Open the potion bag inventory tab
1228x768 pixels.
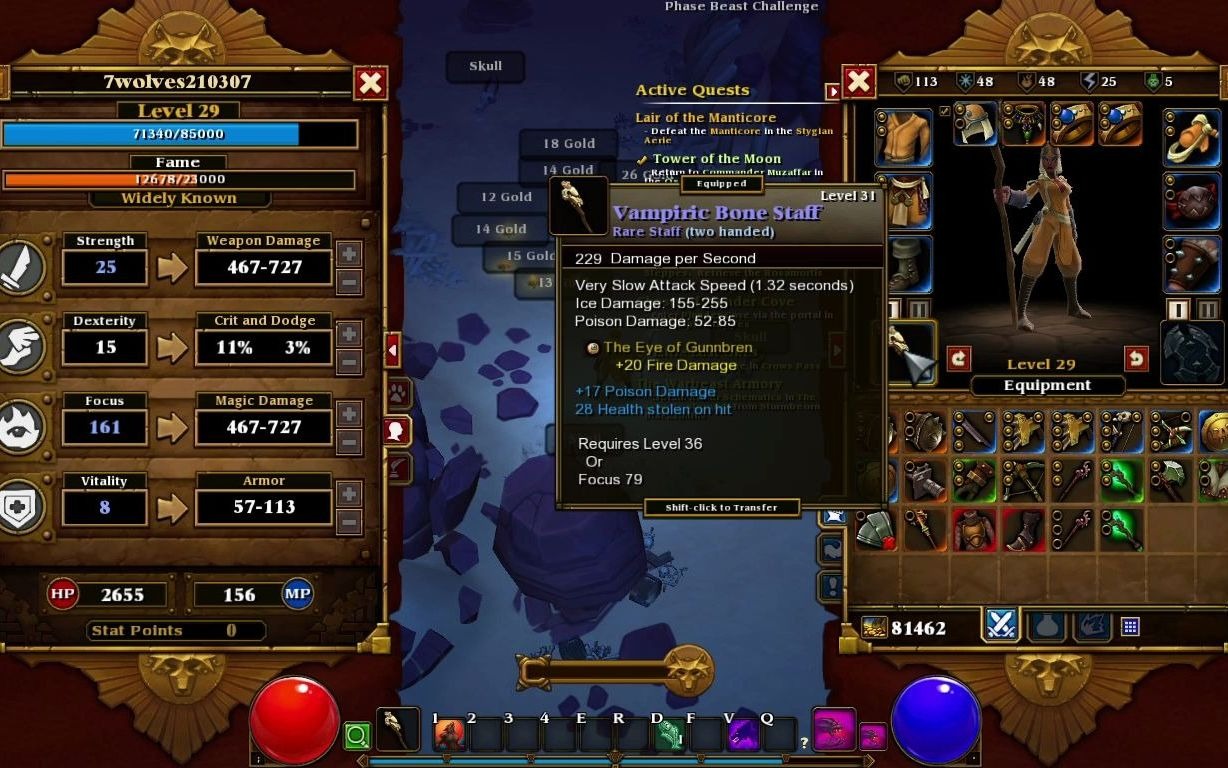1046,625
